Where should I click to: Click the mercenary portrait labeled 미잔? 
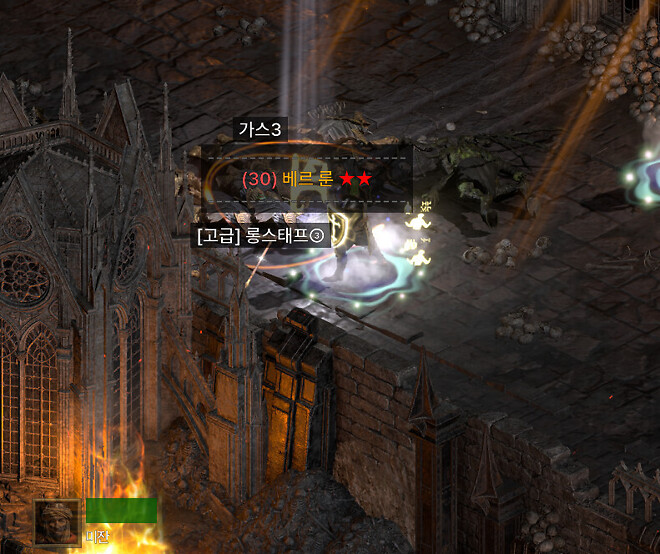pos(57,521)
